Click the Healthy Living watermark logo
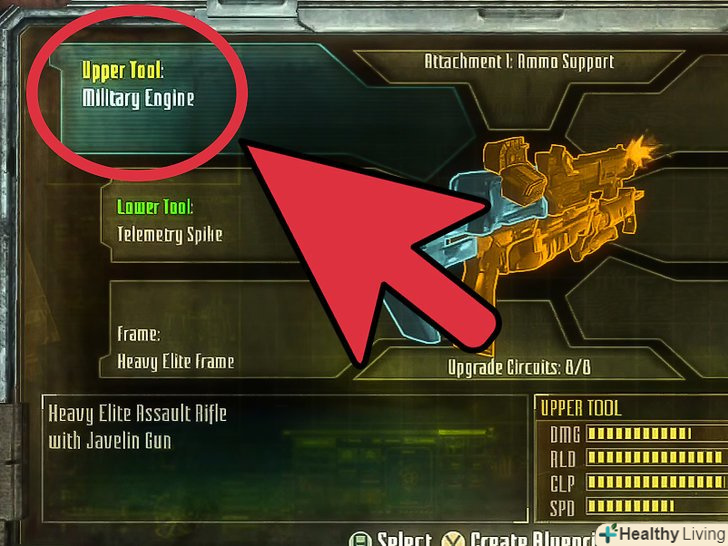Viewport: 728px width, 546px height. click(660, 533)
